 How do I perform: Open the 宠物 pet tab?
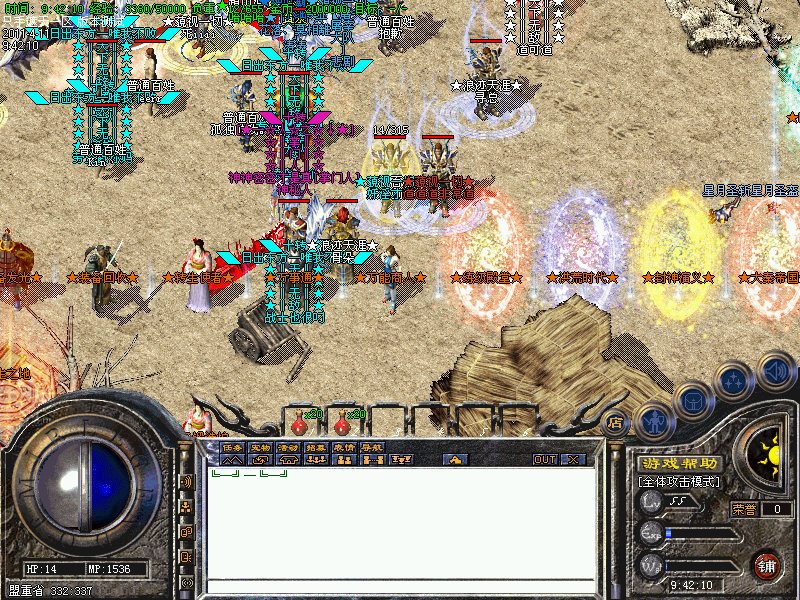260,448
